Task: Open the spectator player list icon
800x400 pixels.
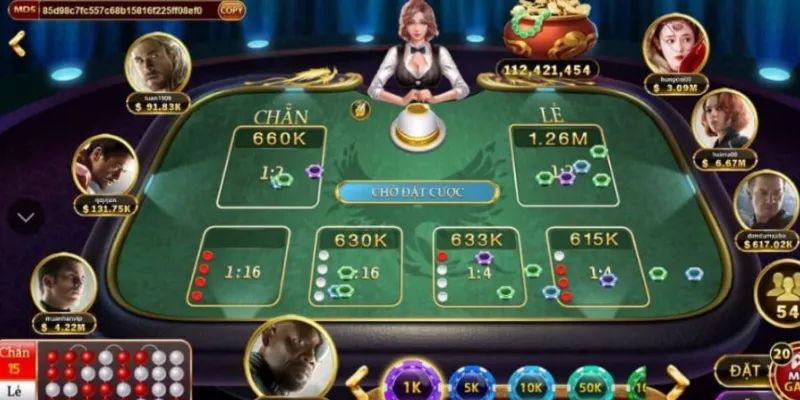Action: 780,293
